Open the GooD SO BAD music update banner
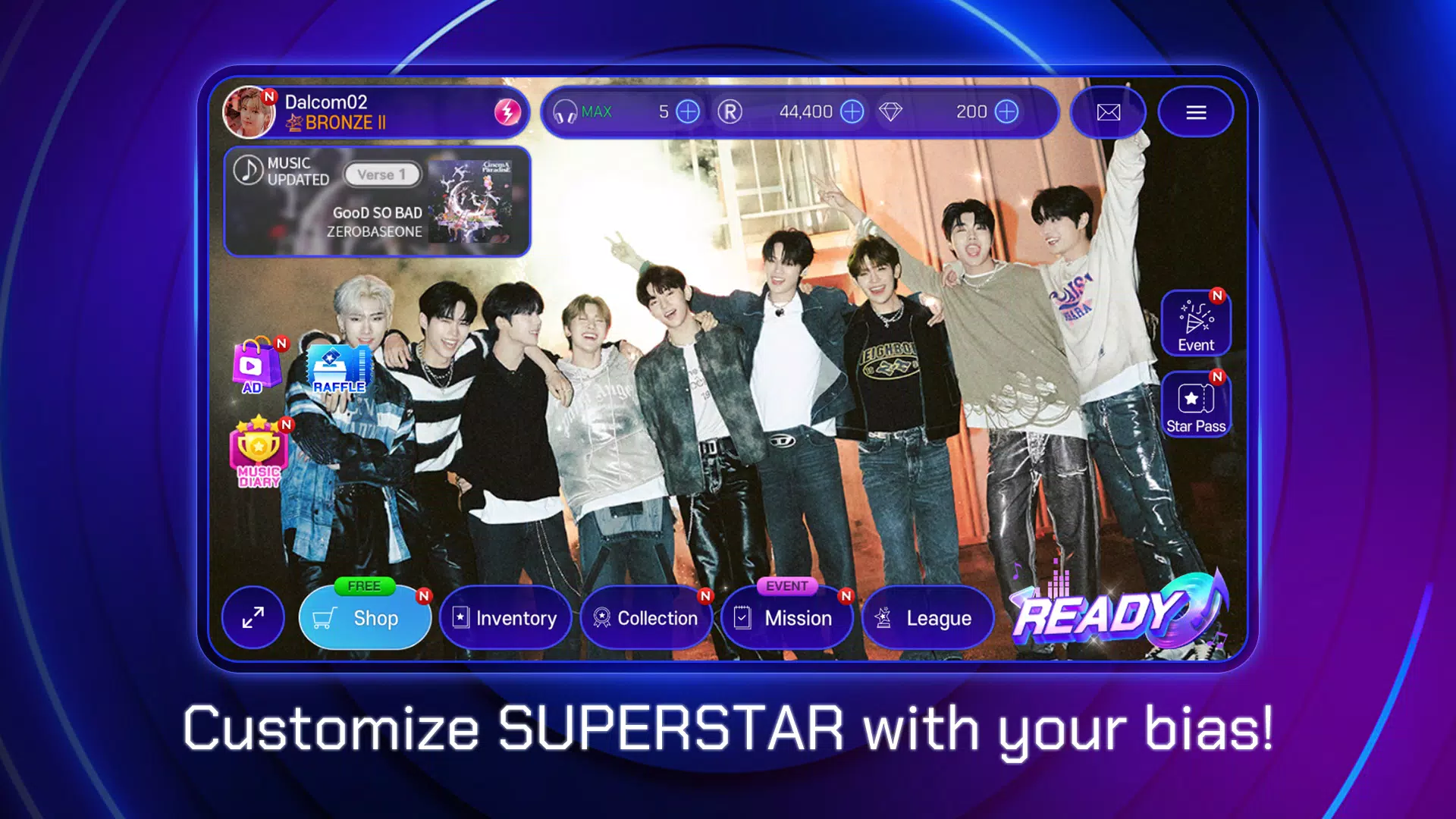 tap(377, 202)
